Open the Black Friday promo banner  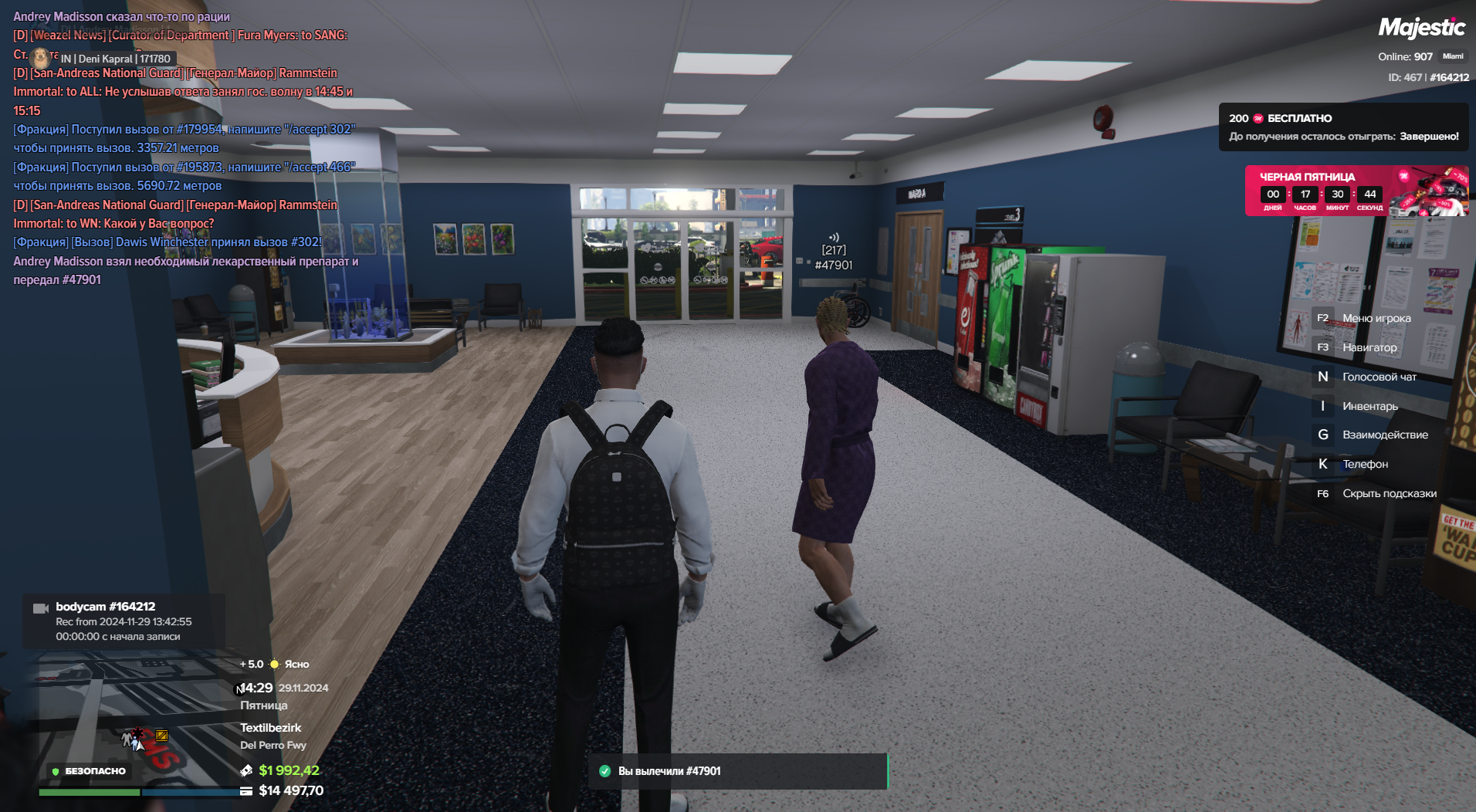tap(1356, 191)
